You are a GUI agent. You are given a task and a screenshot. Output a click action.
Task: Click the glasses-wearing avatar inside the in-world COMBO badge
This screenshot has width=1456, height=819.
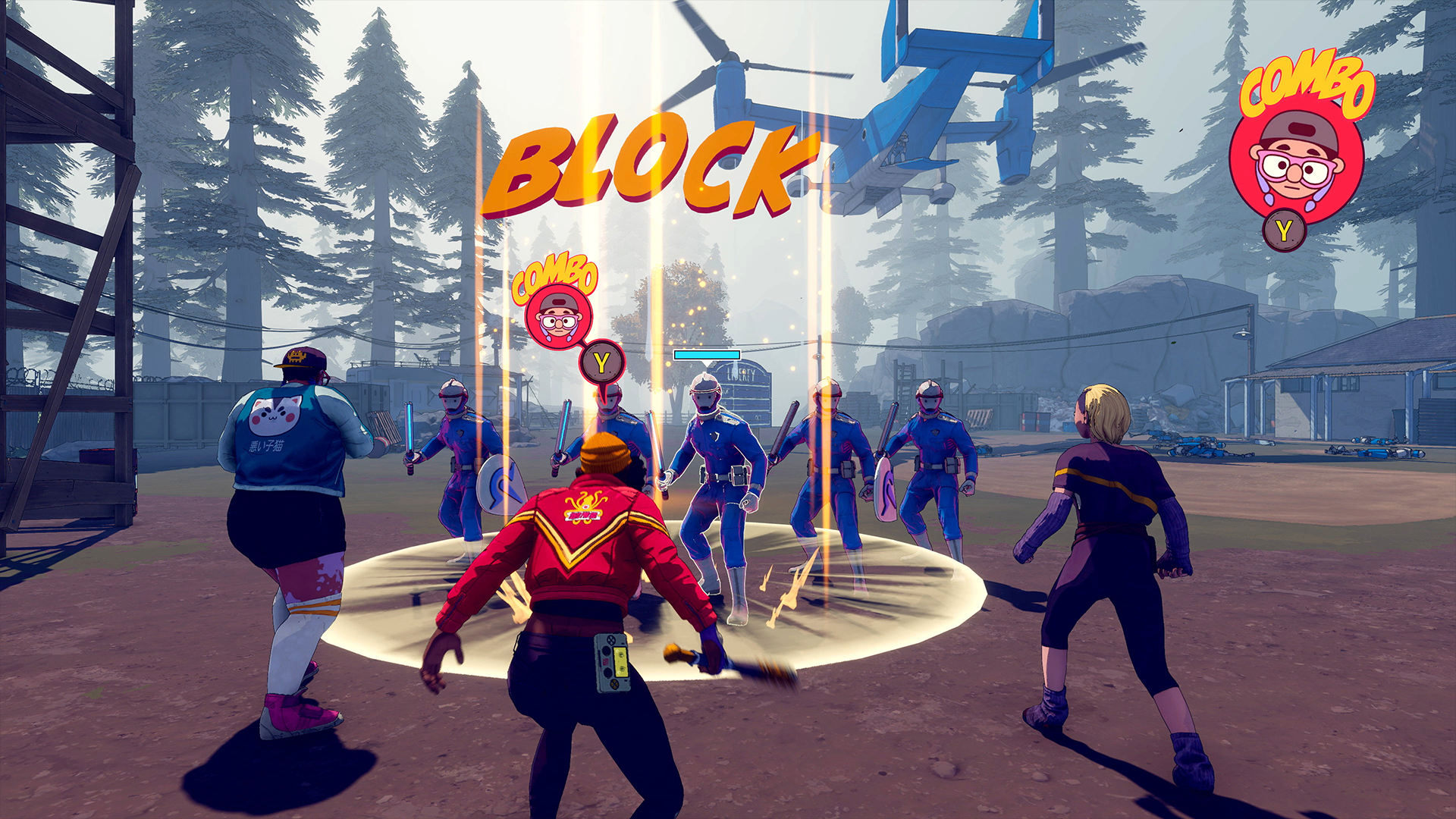[x=559, y=322]
